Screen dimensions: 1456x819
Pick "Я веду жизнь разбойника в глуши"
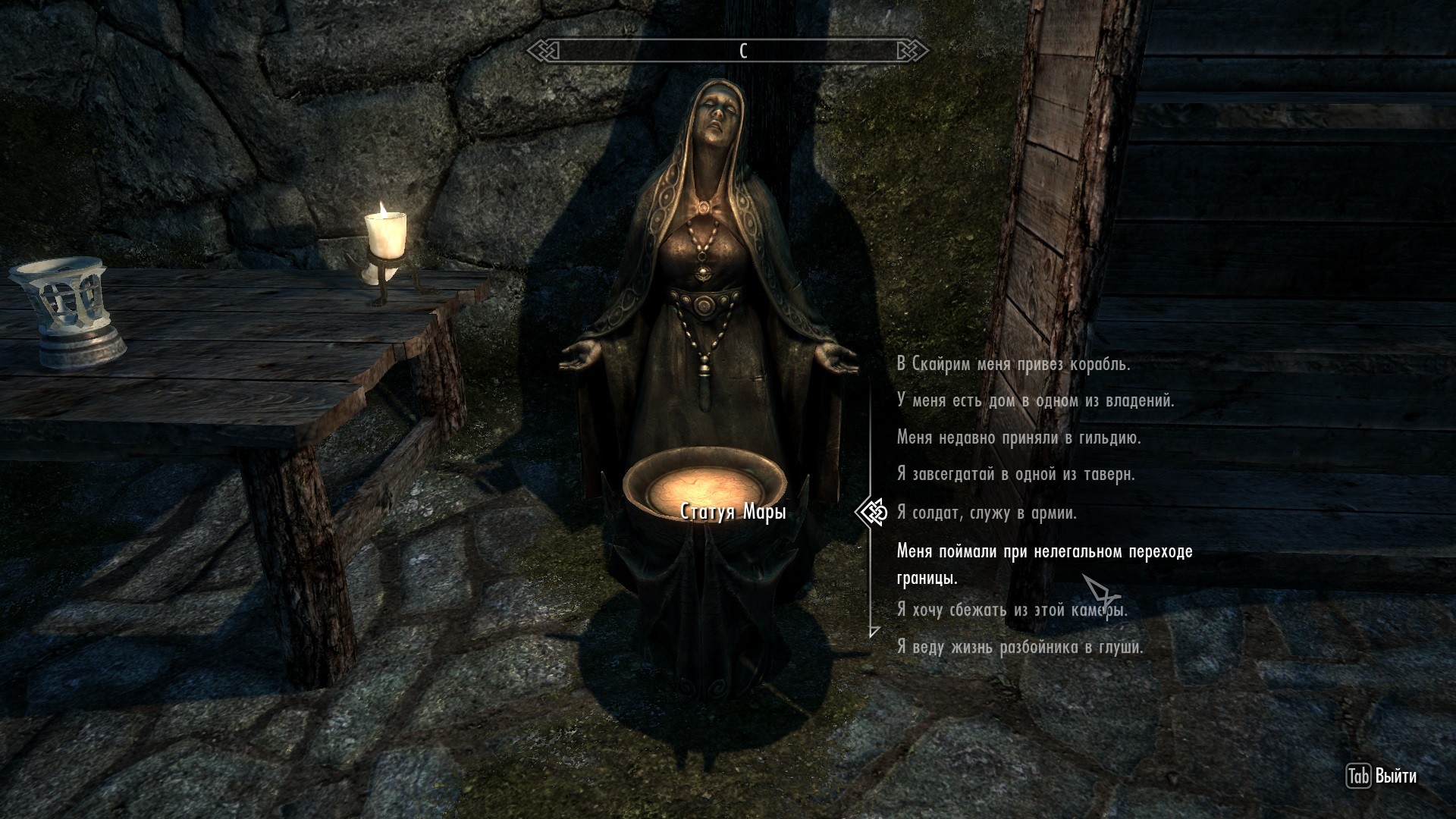coord(1020,648)
